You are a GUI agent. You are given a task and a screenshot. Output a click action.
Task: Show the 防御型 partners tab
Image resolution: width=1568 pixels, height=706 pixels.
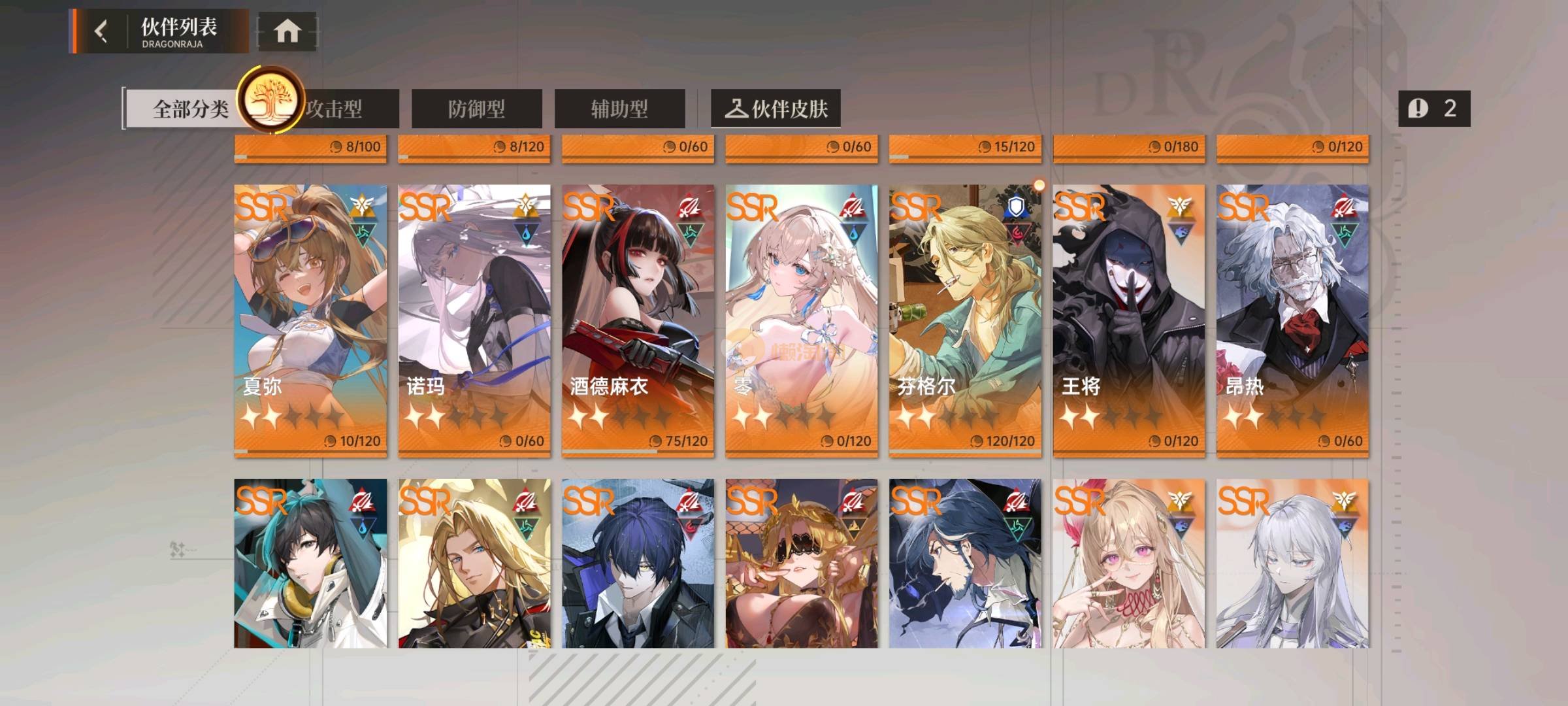tap(476, 109)
